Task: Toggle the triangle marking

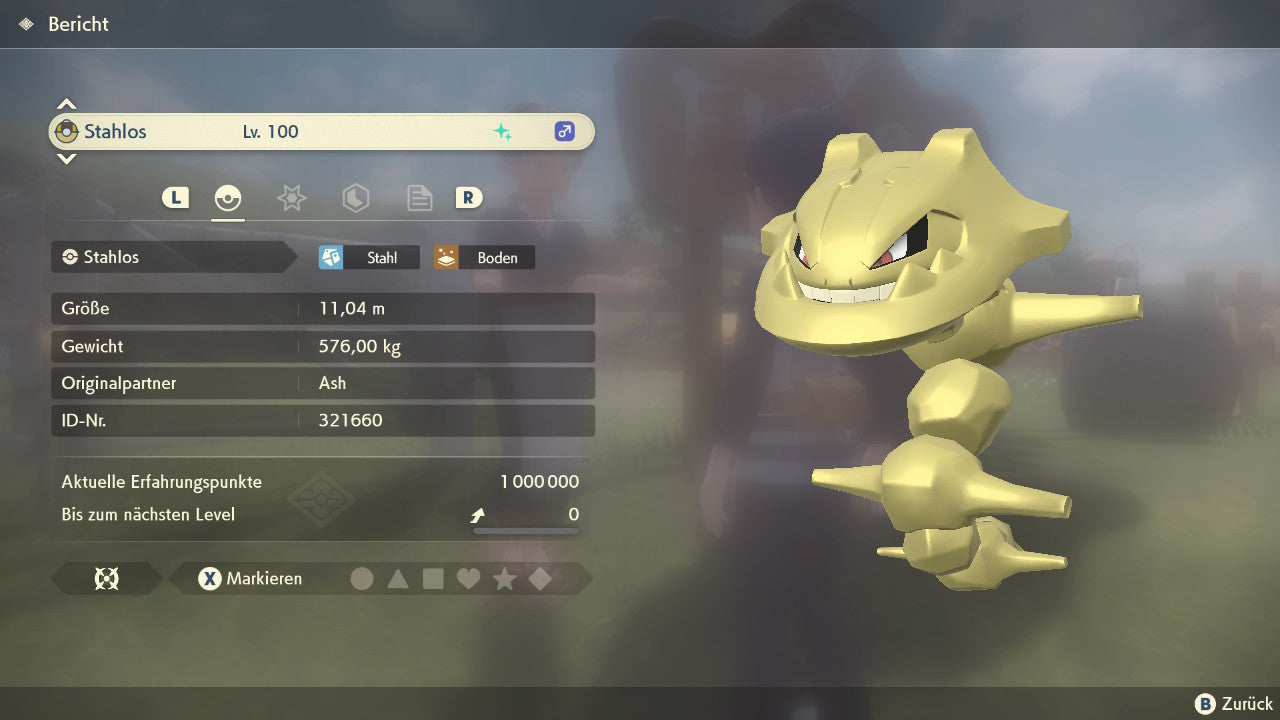Action: pos(398,578)
